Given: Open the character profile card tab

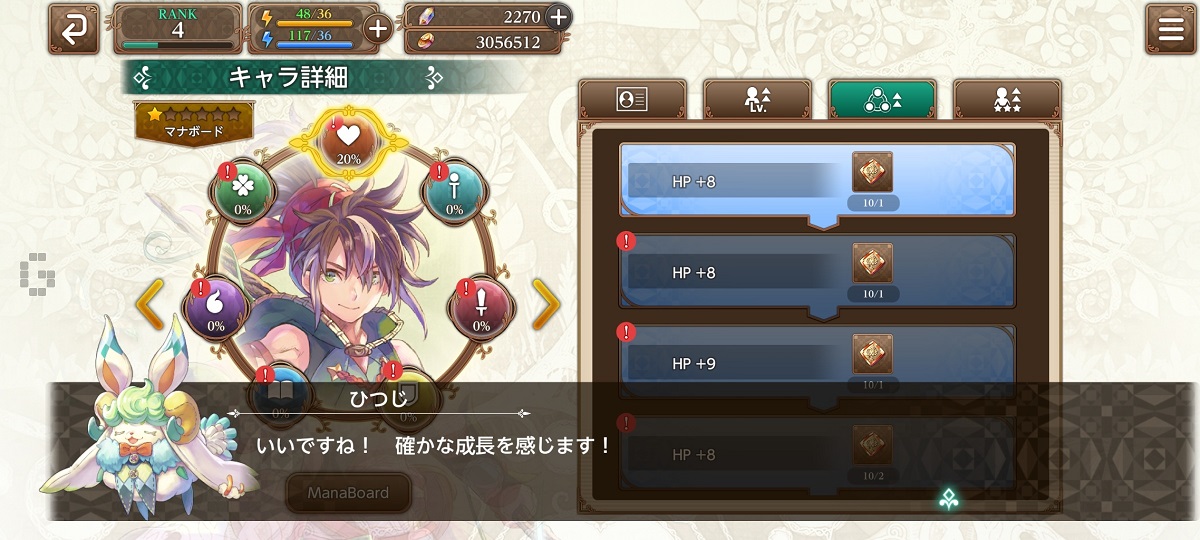Looking at the screenshot, I should click(632, 99).
